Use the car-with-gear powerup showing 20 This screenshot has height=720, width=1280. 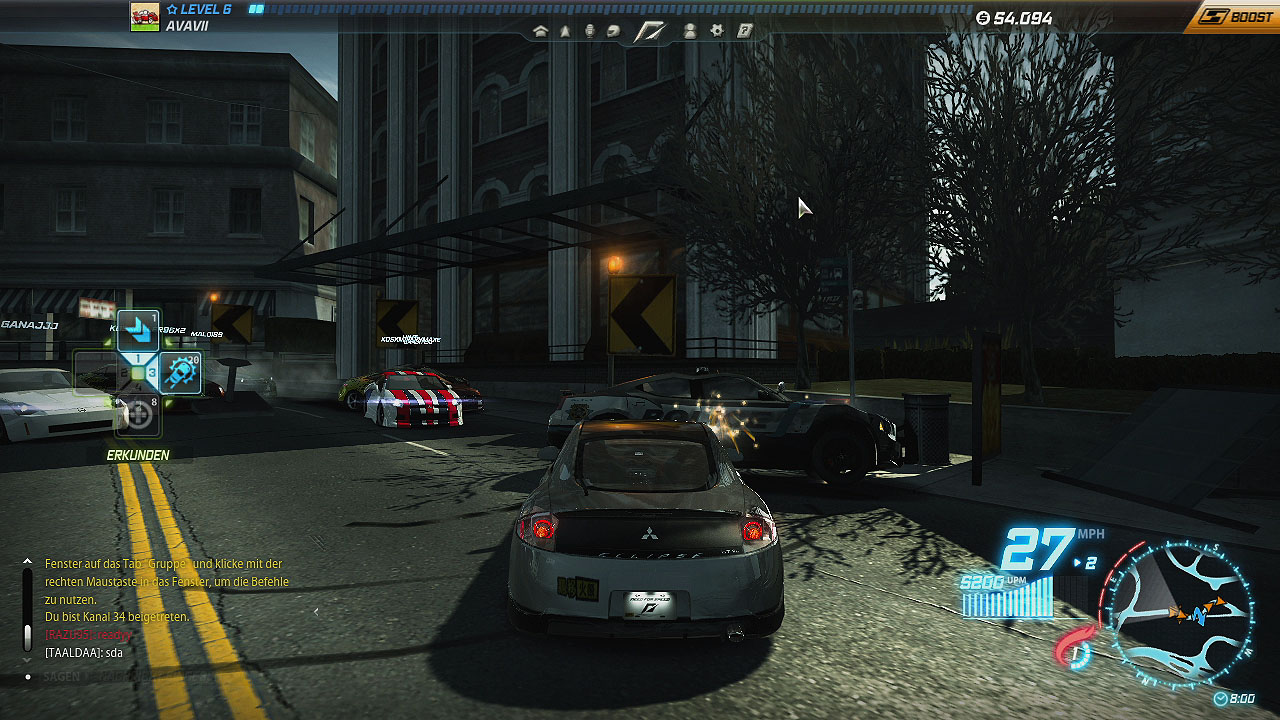point(181,373)
